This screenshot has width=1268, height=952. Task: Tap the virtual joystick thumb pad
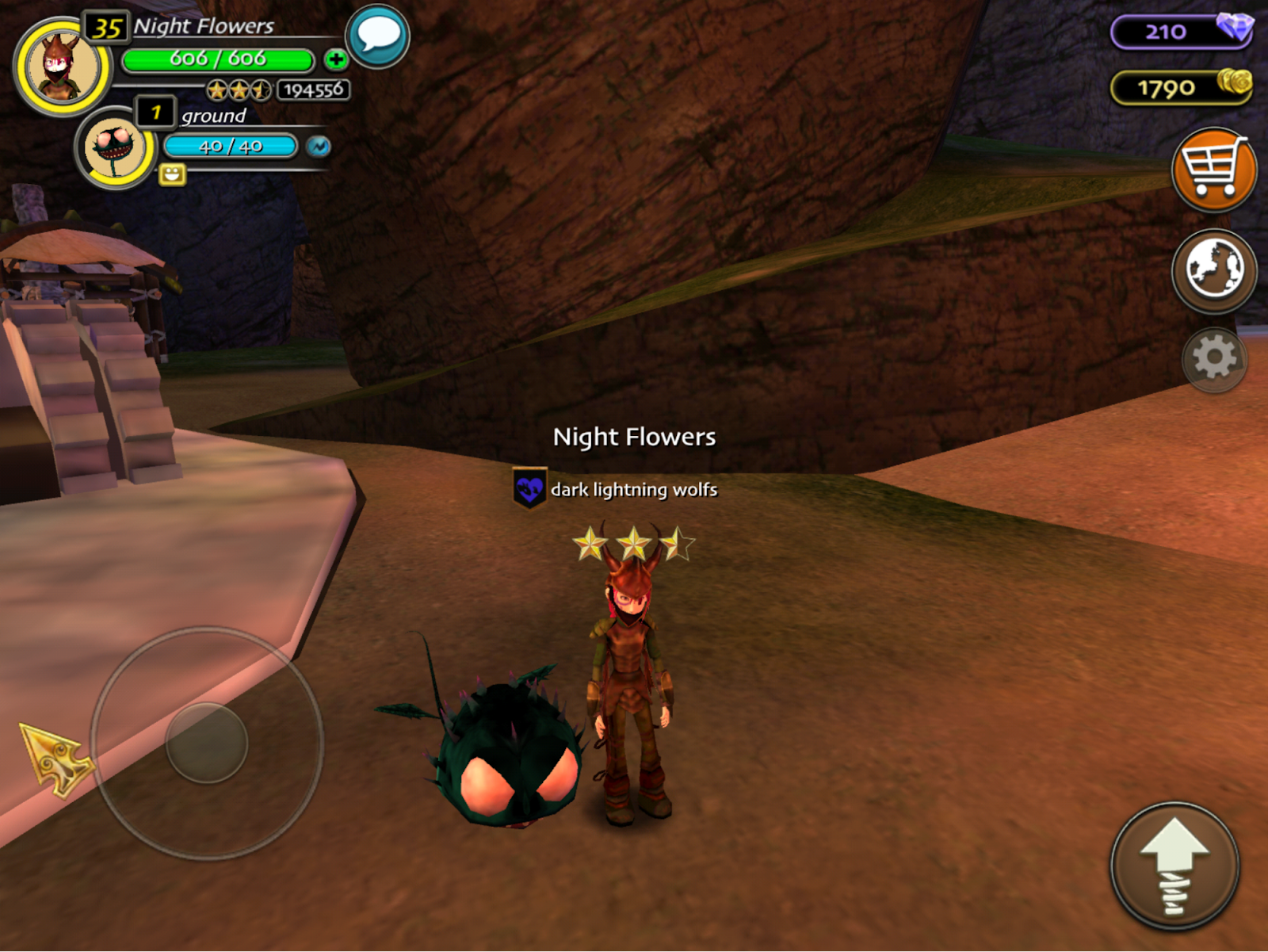coord(207,743)
